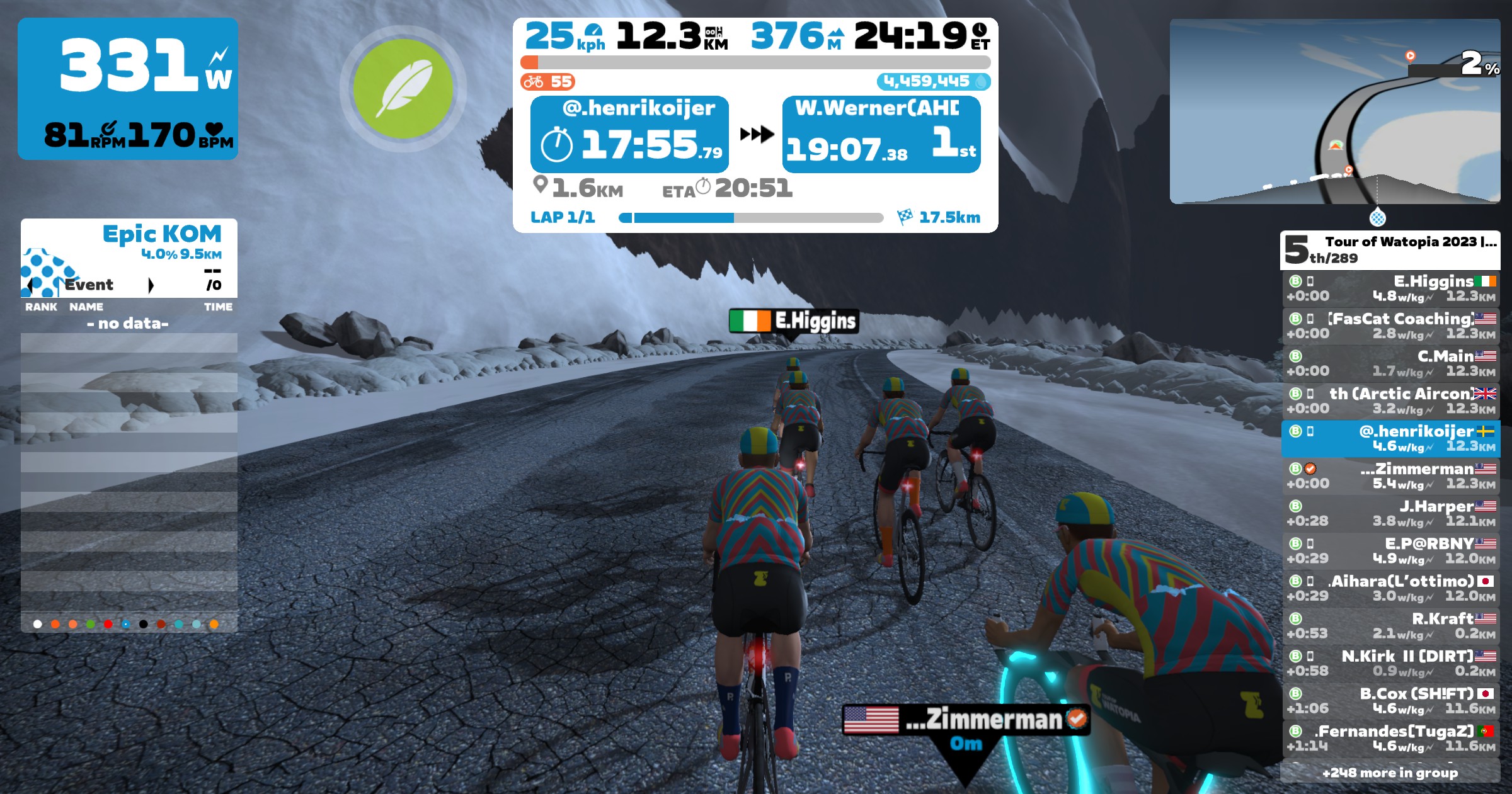The height and width of the screenshot is (794, 1512).
Task: Select the FasCat Coaching rider row
Action: click(1390, 326)
